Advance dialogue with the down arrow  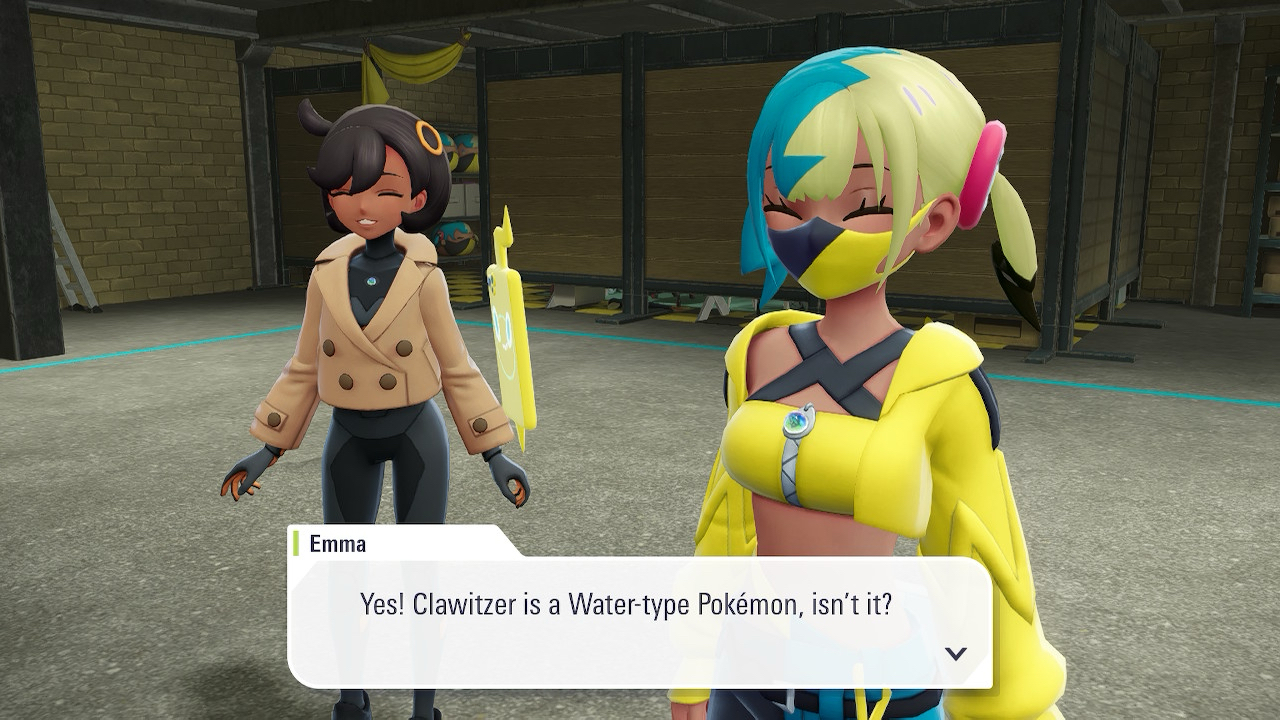(956, 653)
